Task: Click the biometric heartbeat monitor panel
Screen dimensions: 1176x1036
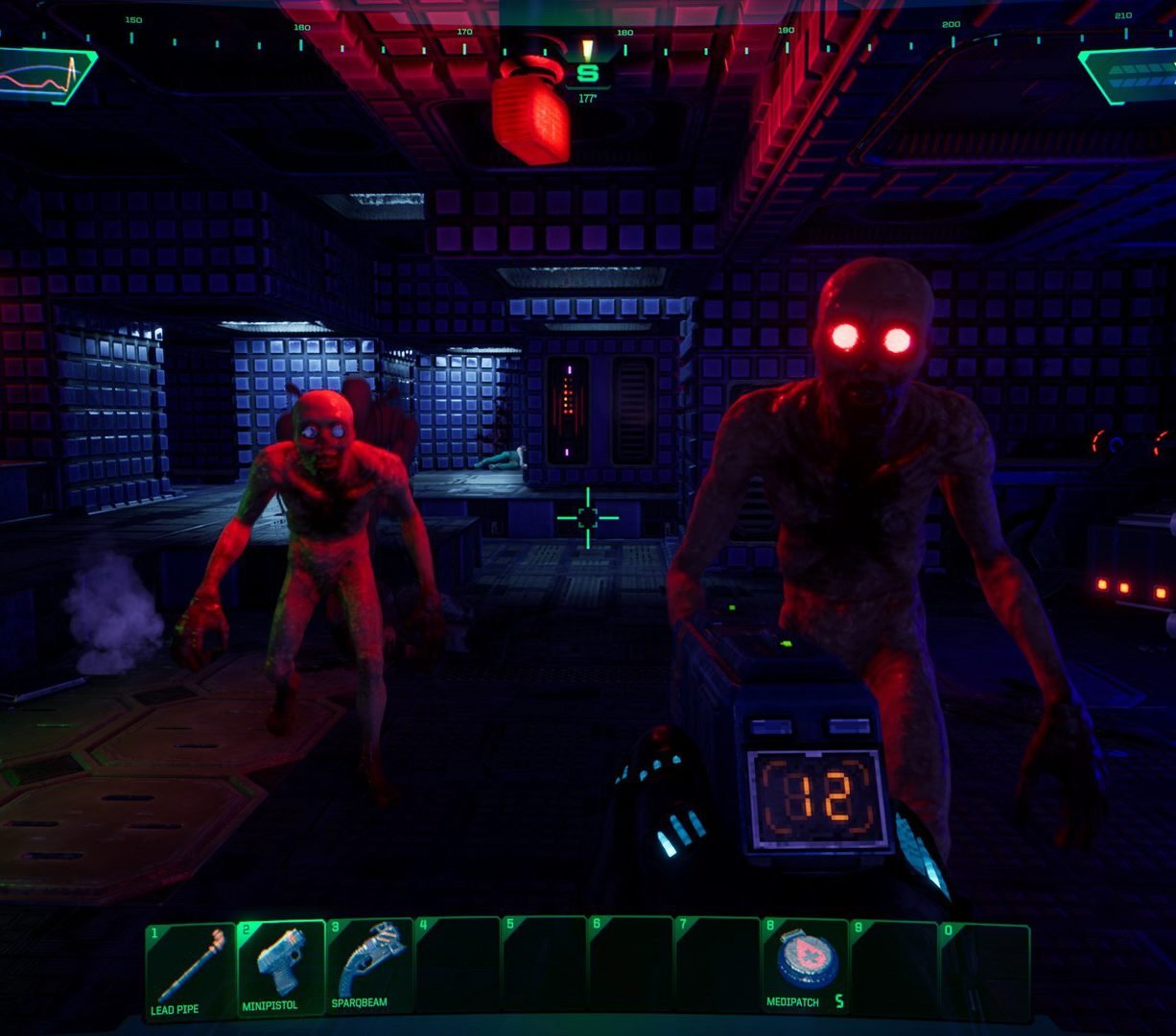Action: coord(45,76)
